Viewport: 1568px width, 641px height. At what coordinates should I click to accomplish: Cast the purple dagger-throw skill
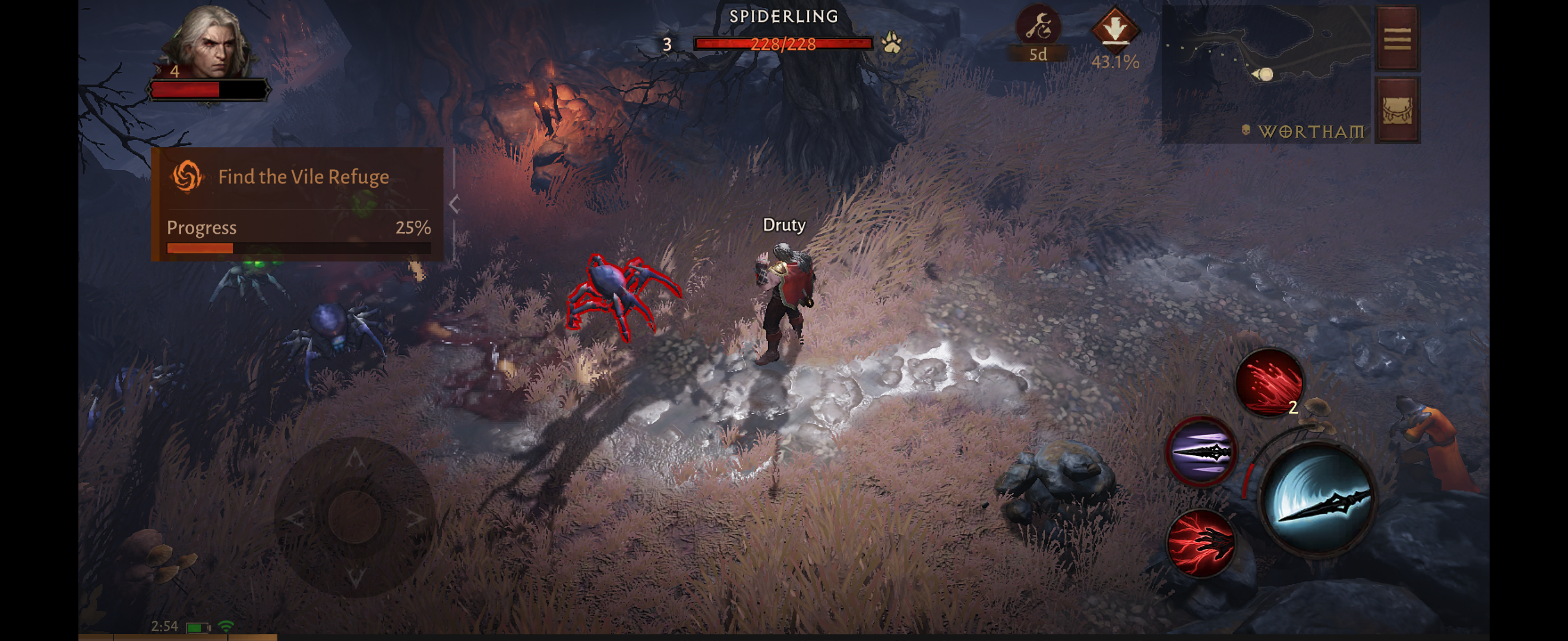pyautogui.click(x=1200, y=451)
